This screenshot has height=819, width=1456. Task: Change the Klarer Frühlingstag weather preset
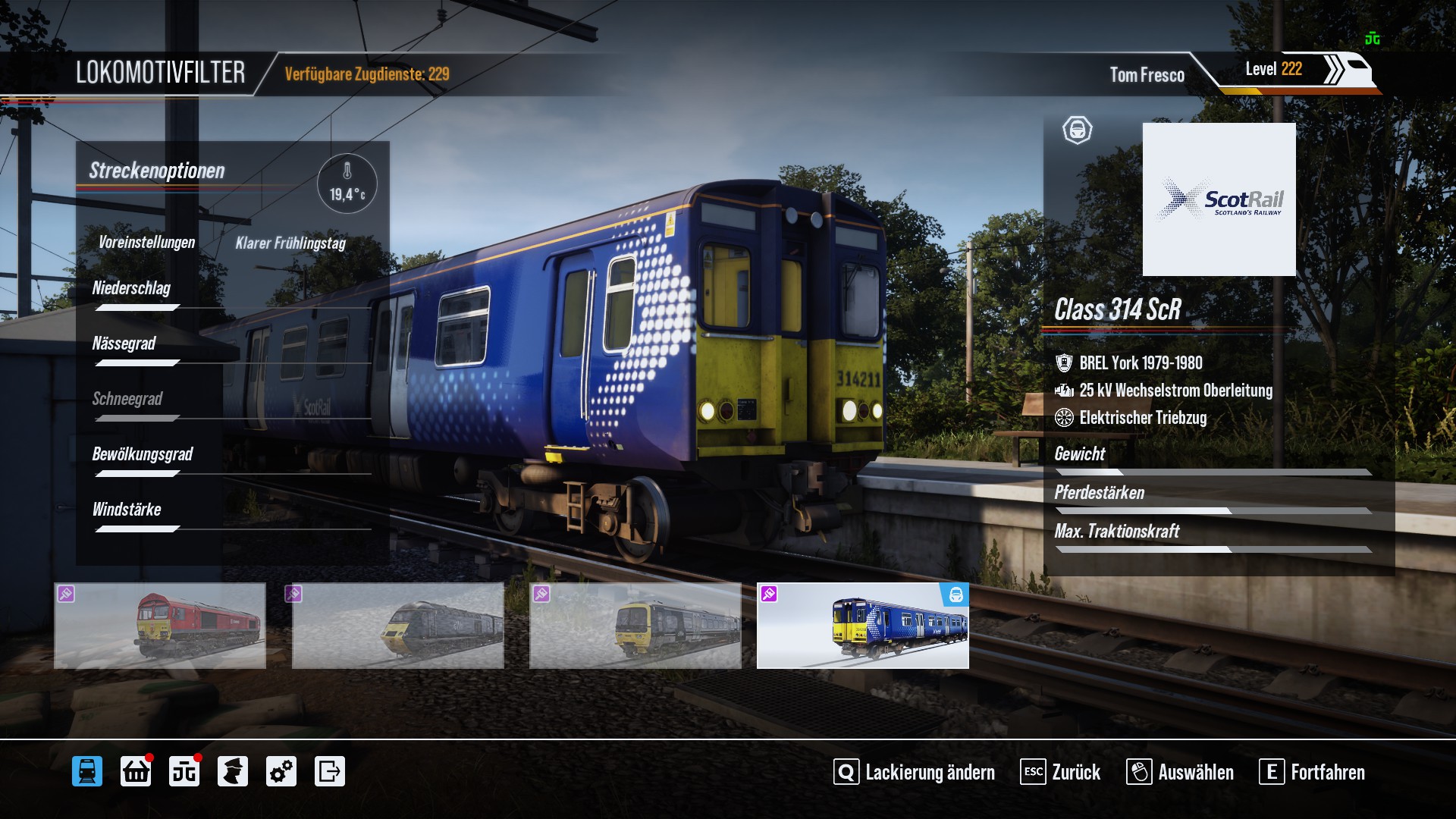290,243
